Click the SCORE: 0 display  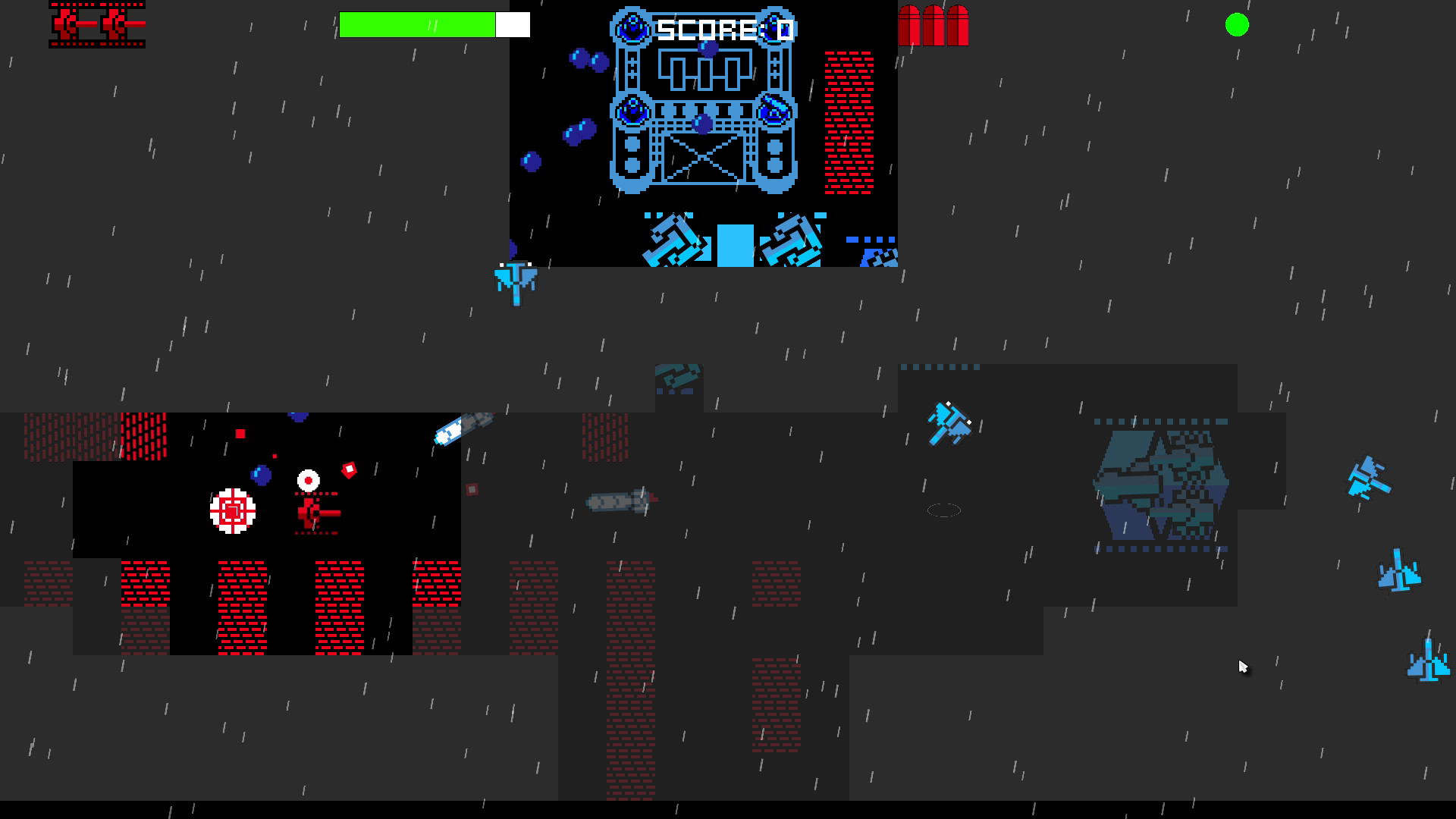coord(724,29)
